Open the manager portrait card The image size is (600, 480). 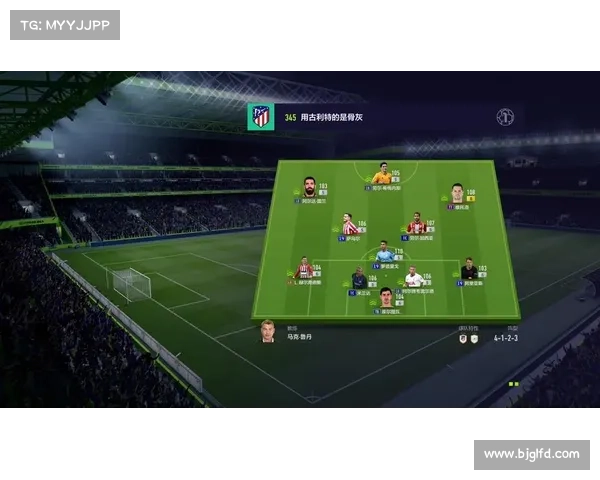pos(268,331)
